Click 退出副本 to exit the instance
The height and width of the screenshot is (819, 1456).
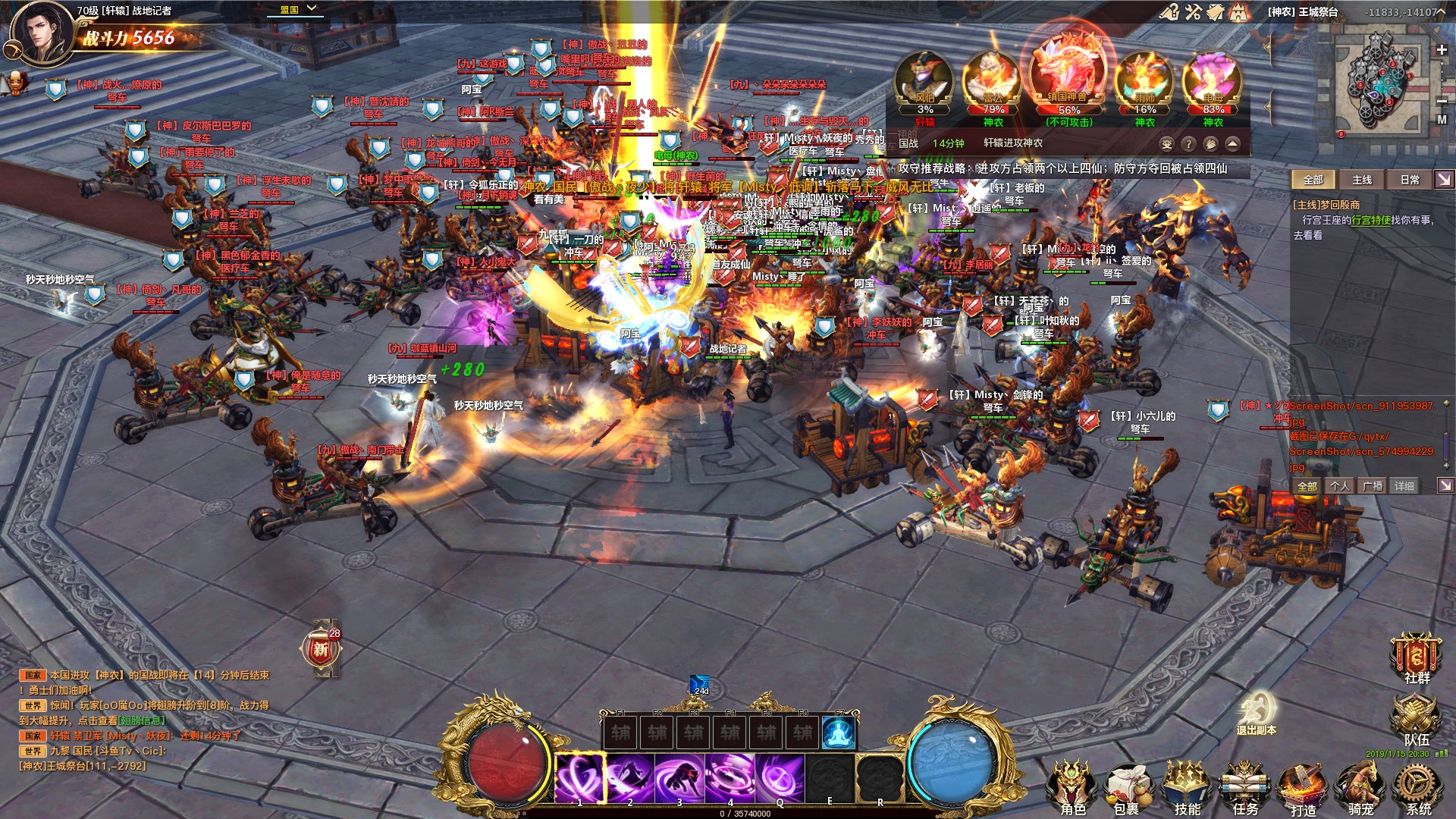(1256, 714)
